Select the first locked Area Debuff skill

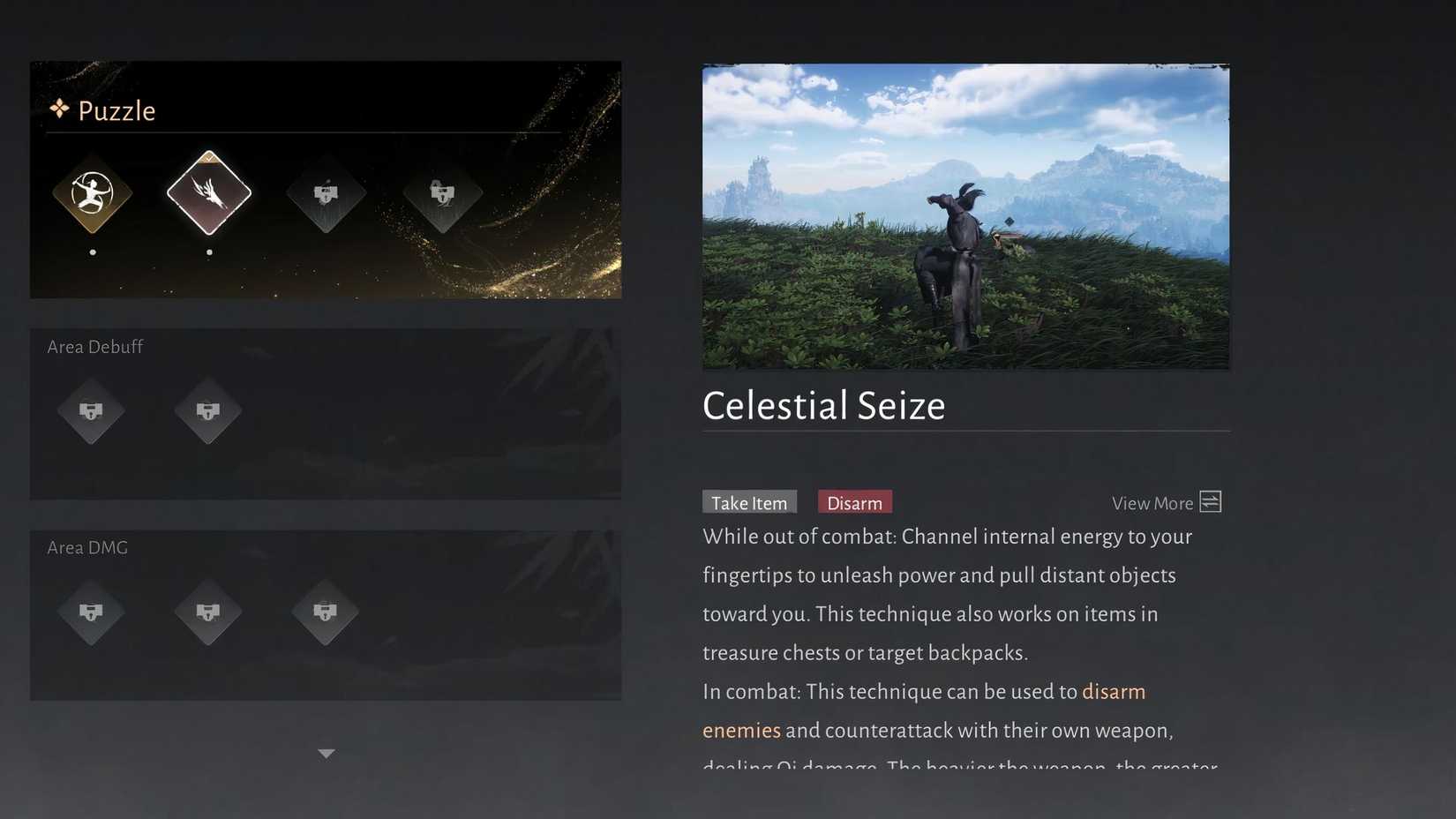[x=92, y=411]
